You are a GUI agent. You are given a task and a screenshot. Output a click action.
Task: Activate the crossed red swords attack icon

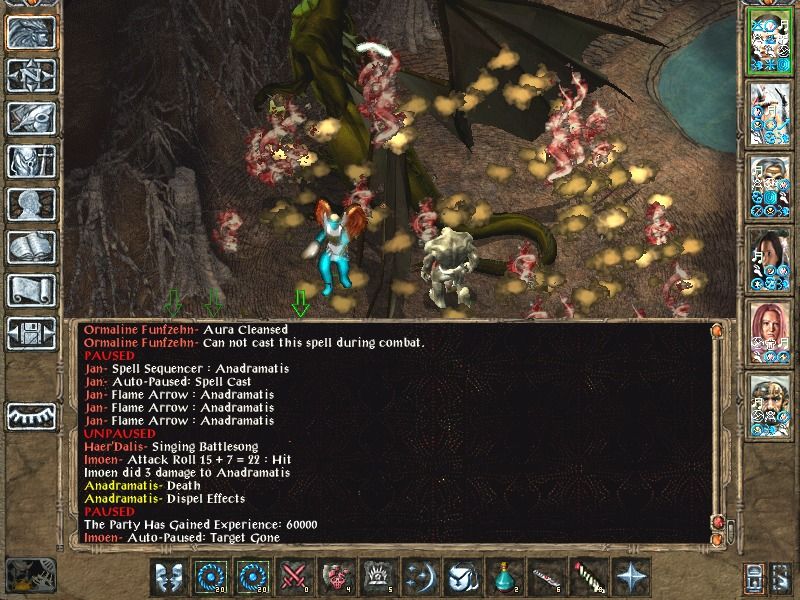click(297, 577)
